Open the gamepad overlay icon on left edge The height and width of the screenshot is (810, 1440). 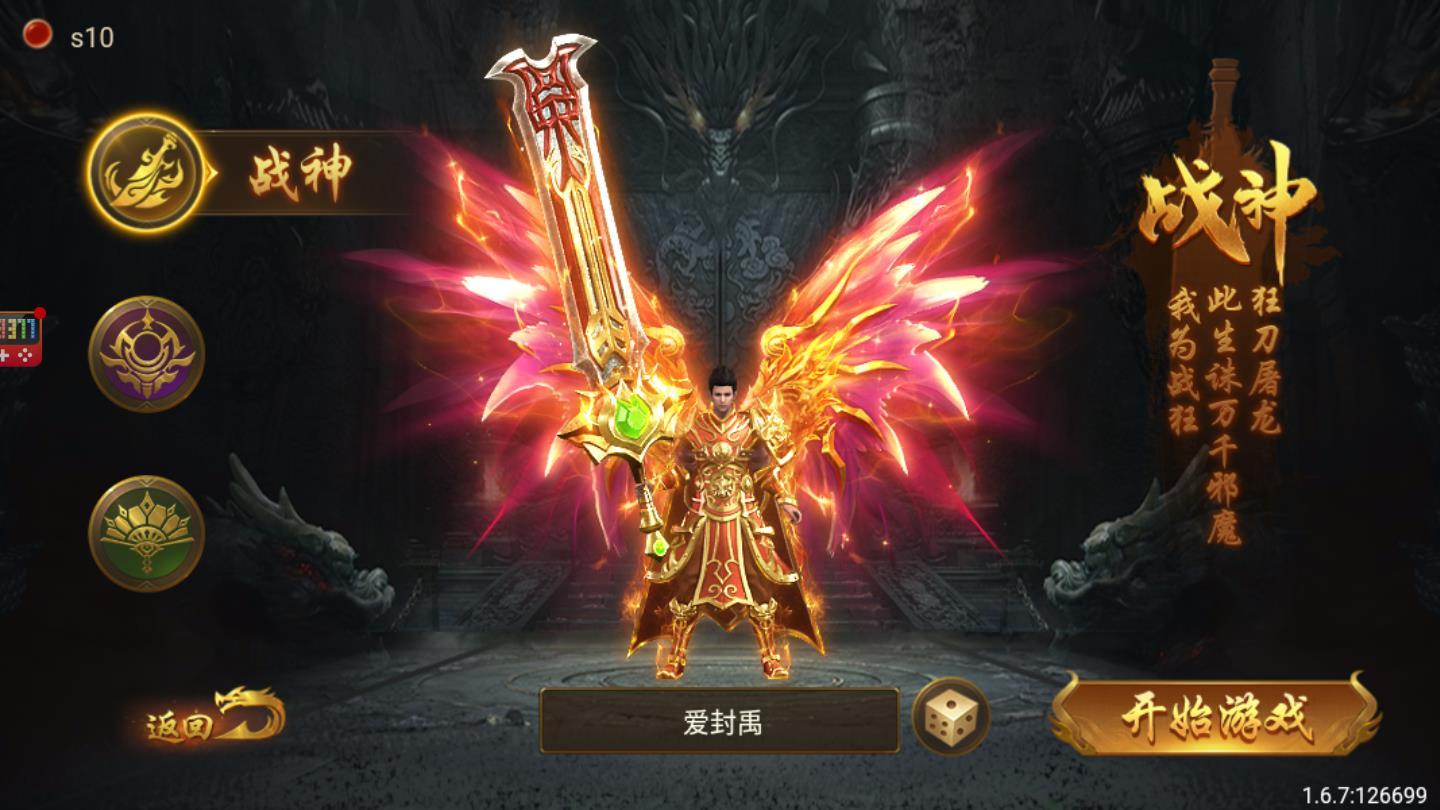point(18,335)
